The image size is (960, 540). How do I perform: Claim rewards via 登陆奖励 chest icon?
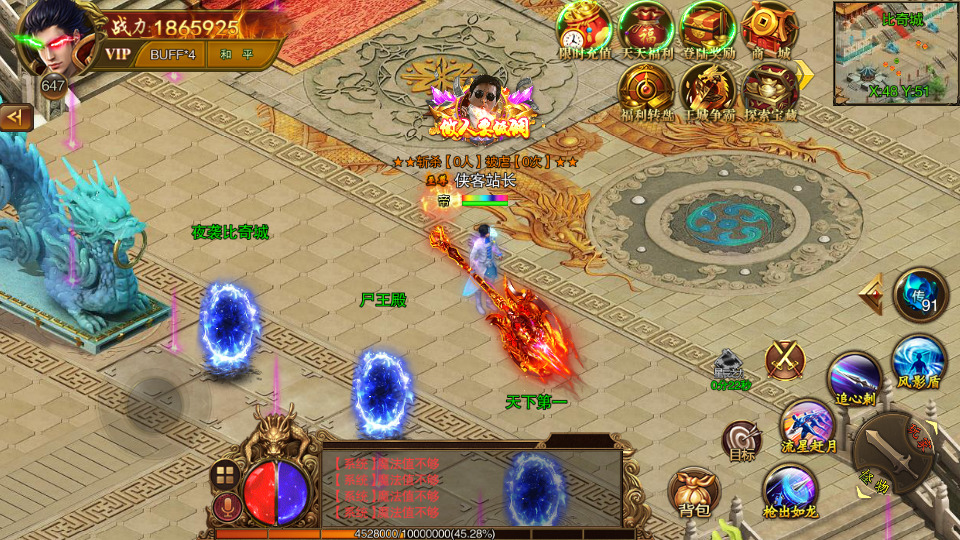tap(707, 28)
